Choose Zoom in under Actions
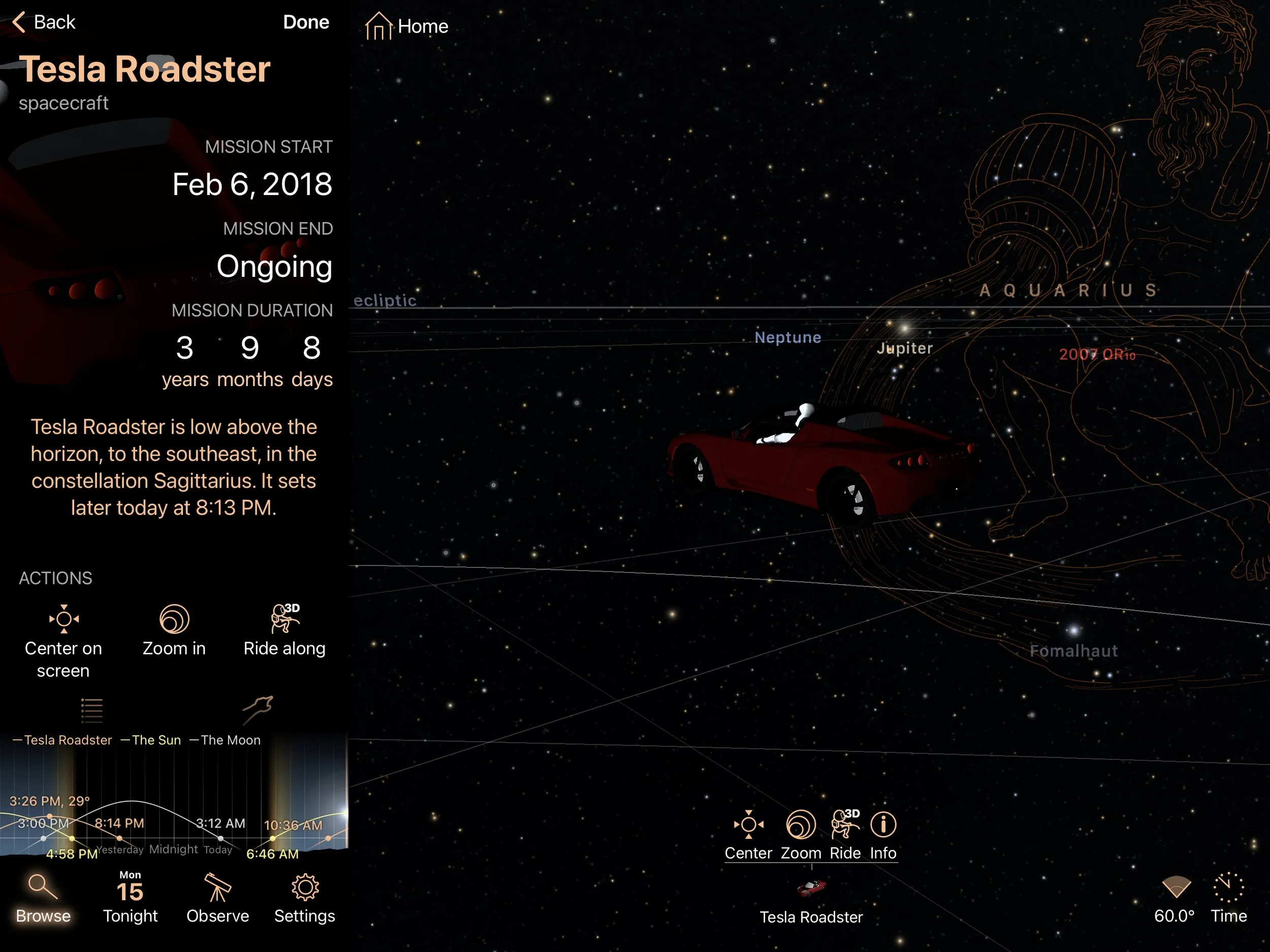Viewport: 1270px width, 952px height. pyautogui.click(x=174, y=630)
